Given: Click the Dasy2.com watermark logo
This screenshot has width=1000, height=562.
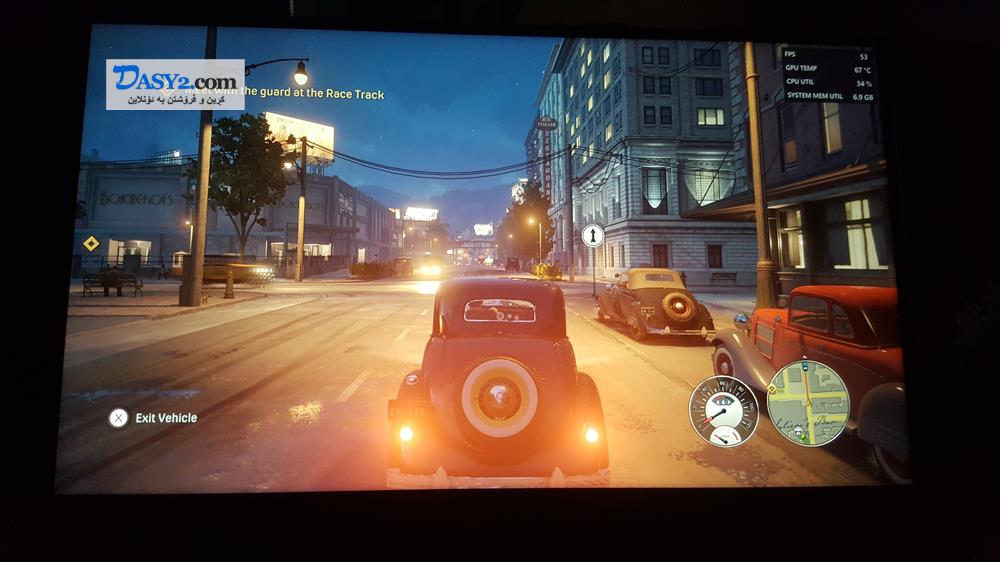Looking at the screenshot, I should point(175,84).
